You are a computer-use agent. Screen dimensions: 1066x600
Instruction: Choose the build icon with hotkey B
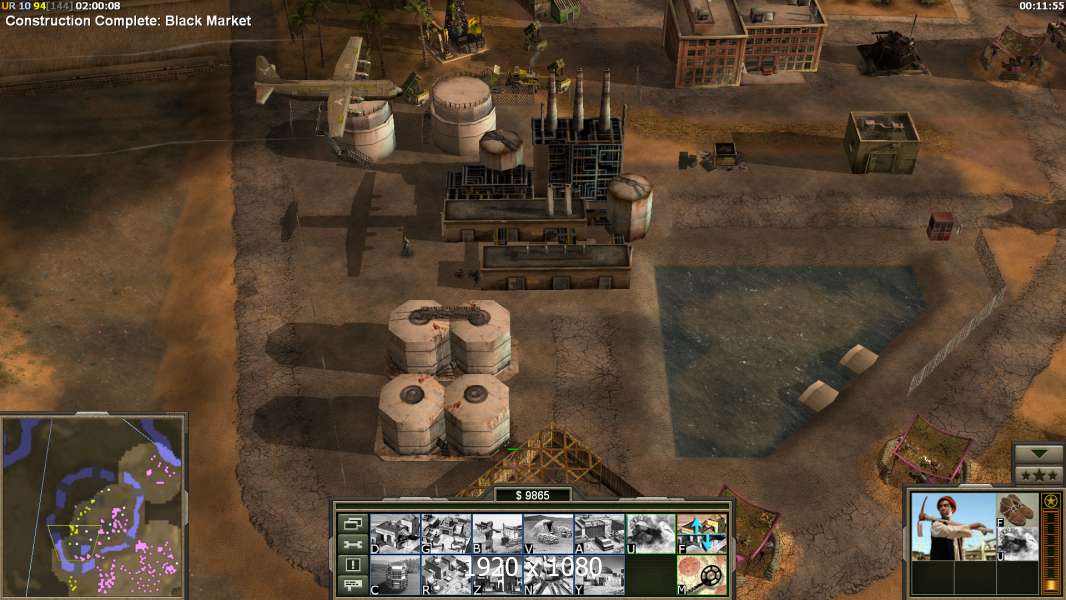[497, 534]
